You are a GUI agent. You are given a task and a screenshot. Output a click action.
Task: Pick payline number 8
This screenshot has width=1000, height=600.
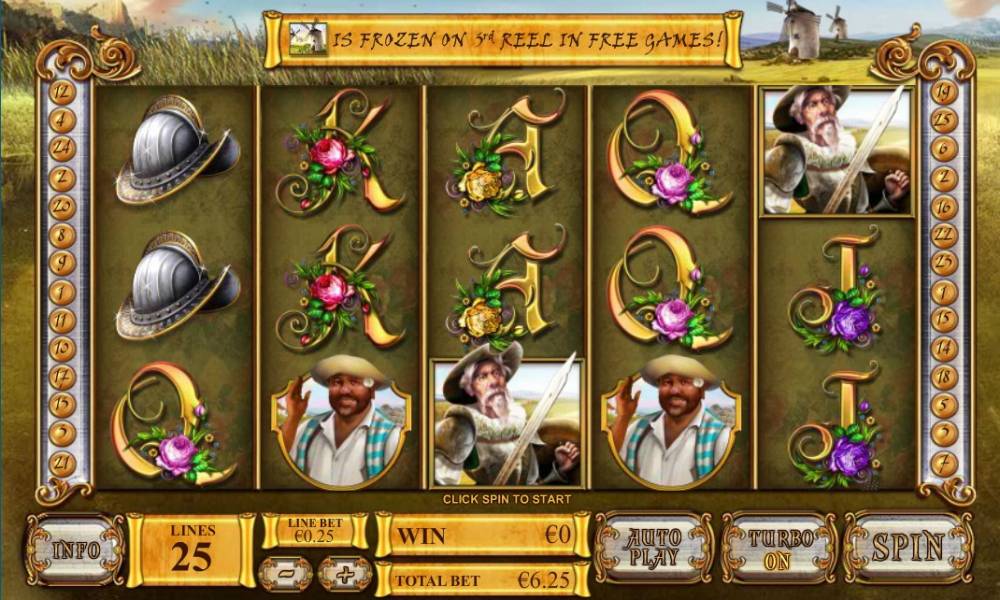62,236
